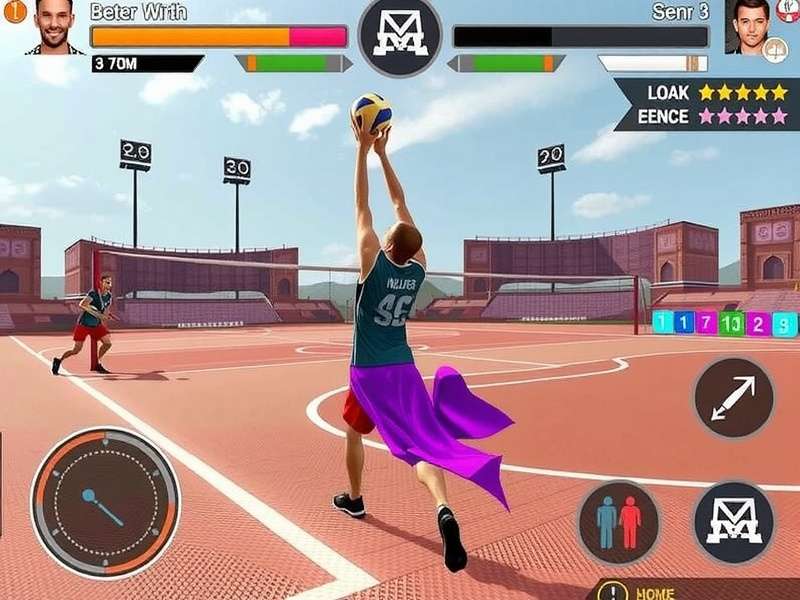Click the circular movement joystick
800x600 pixels.
(105, 502)
